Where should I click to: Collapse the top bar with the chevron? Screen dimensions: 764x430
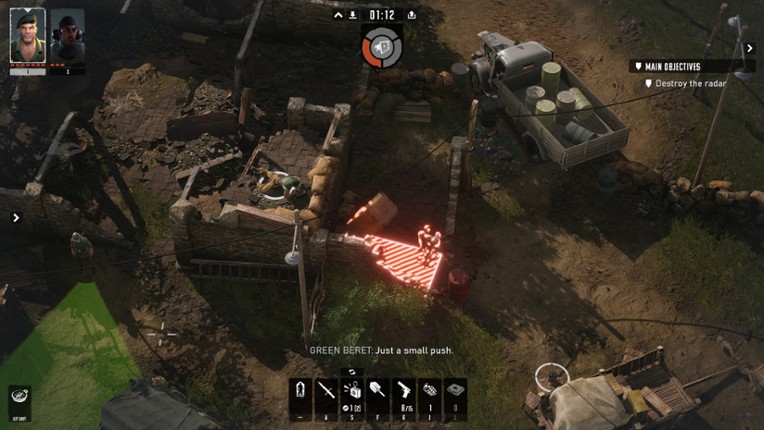[x=338, y=15]
